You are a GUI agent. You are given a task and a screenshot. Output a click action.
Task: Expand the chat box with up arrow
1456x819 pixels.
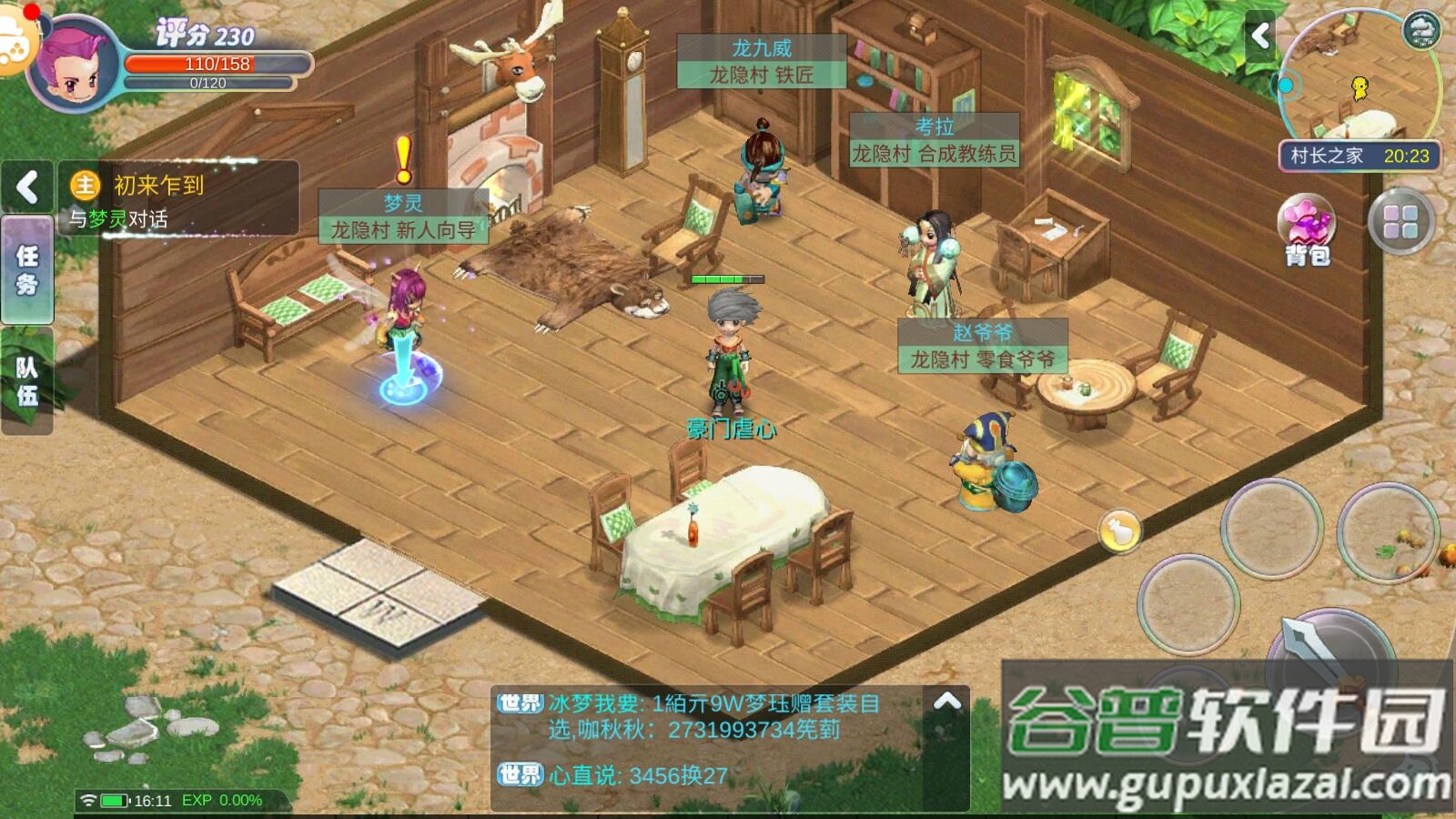coord(946,702)
